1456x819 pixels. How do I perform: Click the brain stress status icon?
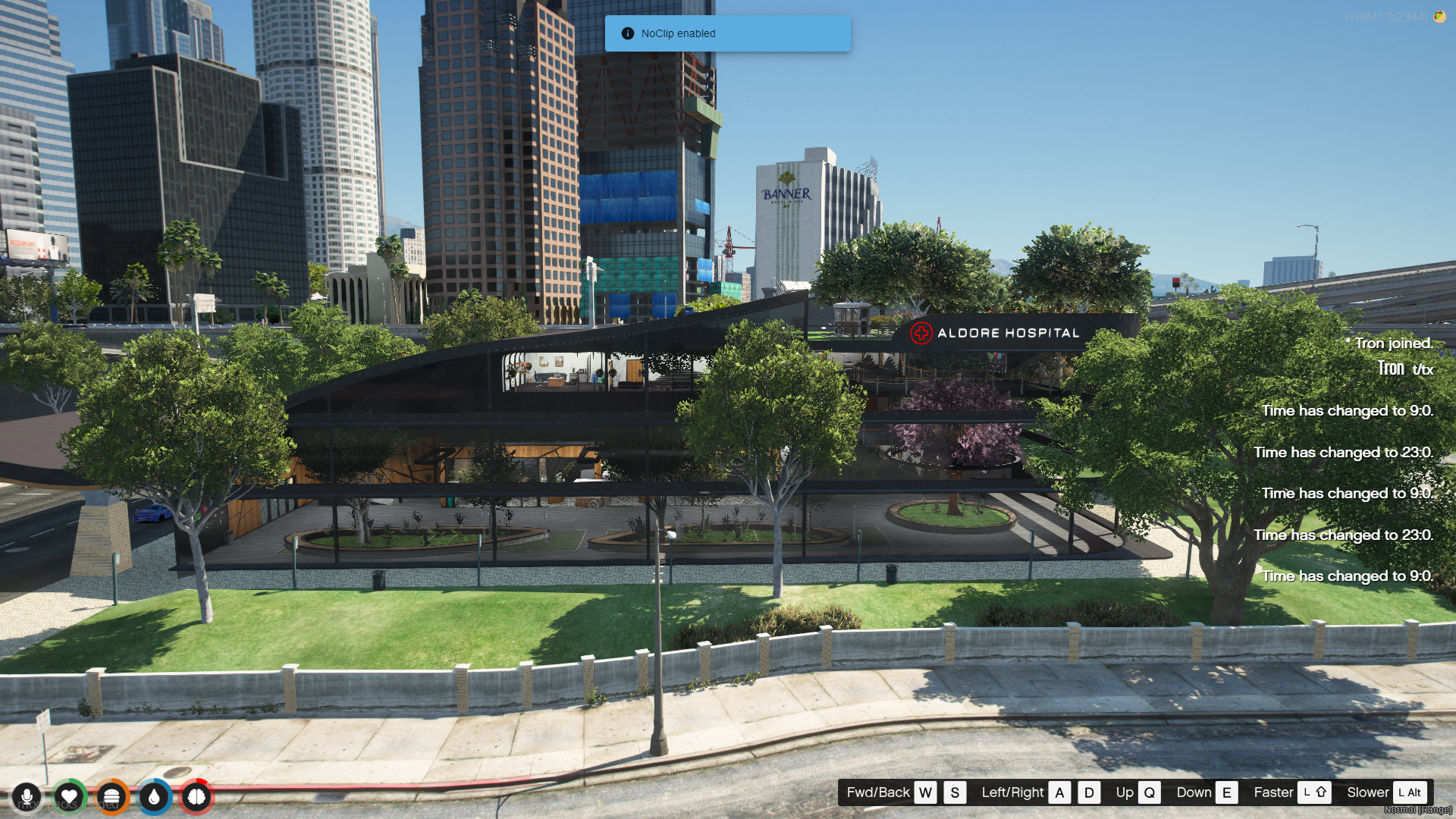coord(196,797)
